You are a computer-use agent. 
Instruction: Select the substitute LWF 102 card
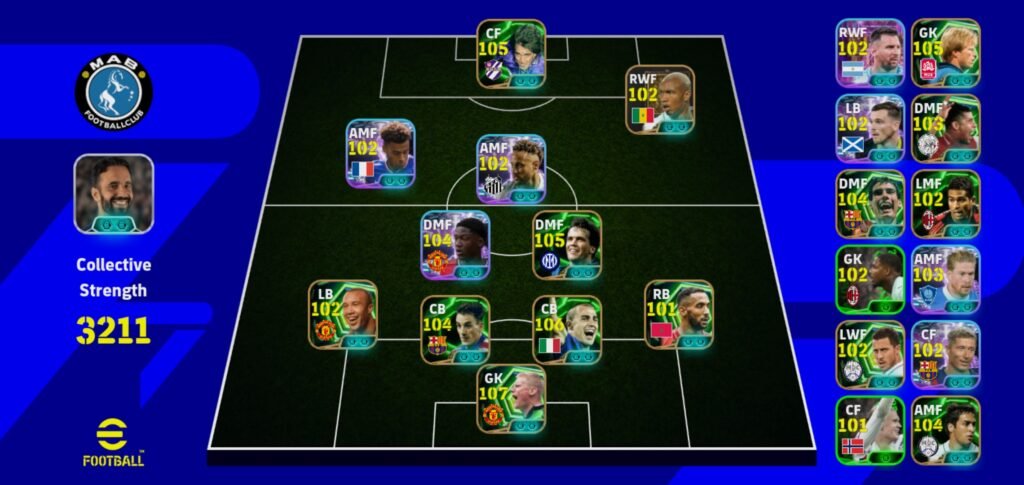pos(870,354)
